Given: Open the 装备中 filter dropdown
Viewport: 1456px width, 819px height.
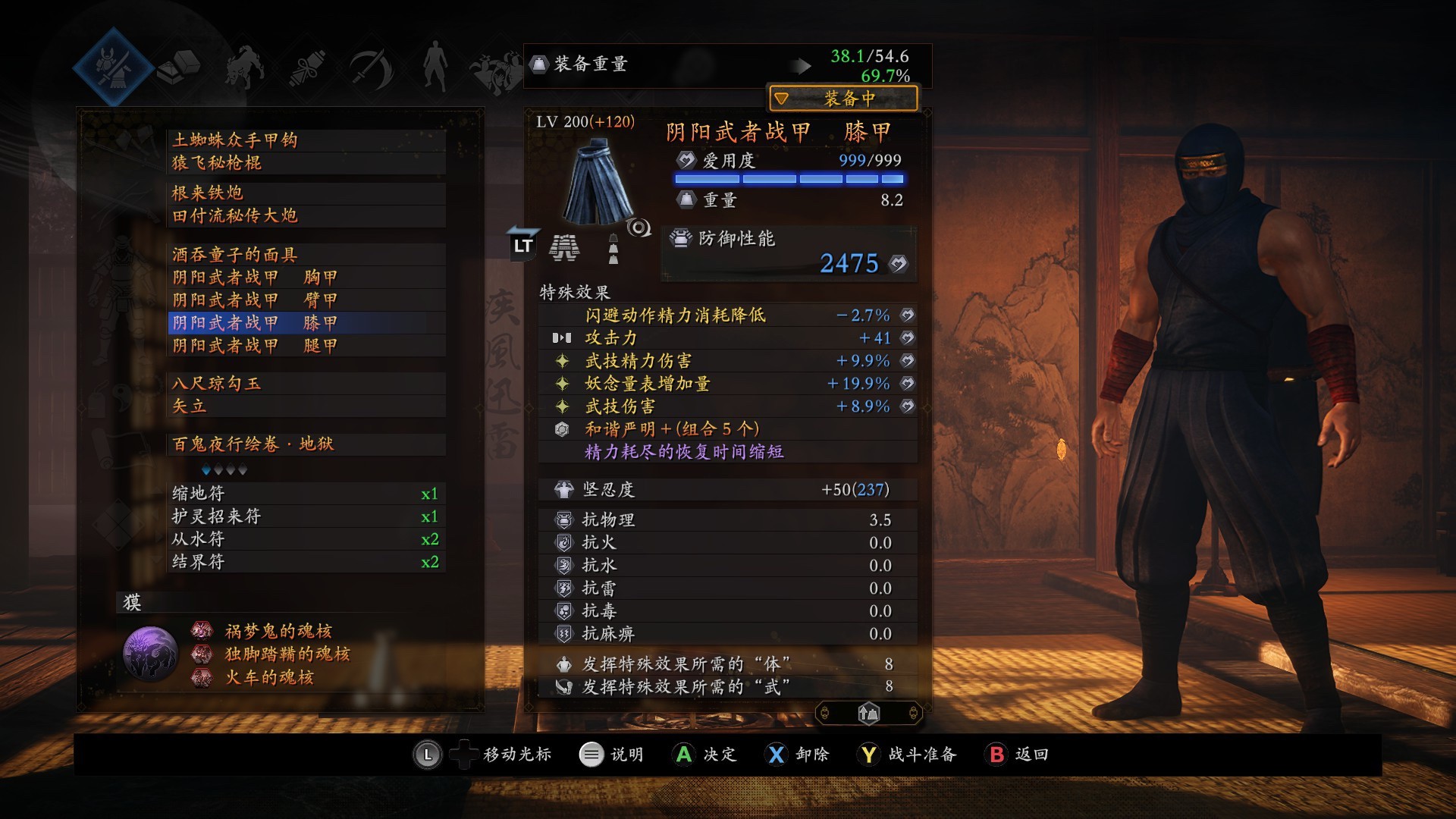Looking at the screenshot, I should 843,99.
